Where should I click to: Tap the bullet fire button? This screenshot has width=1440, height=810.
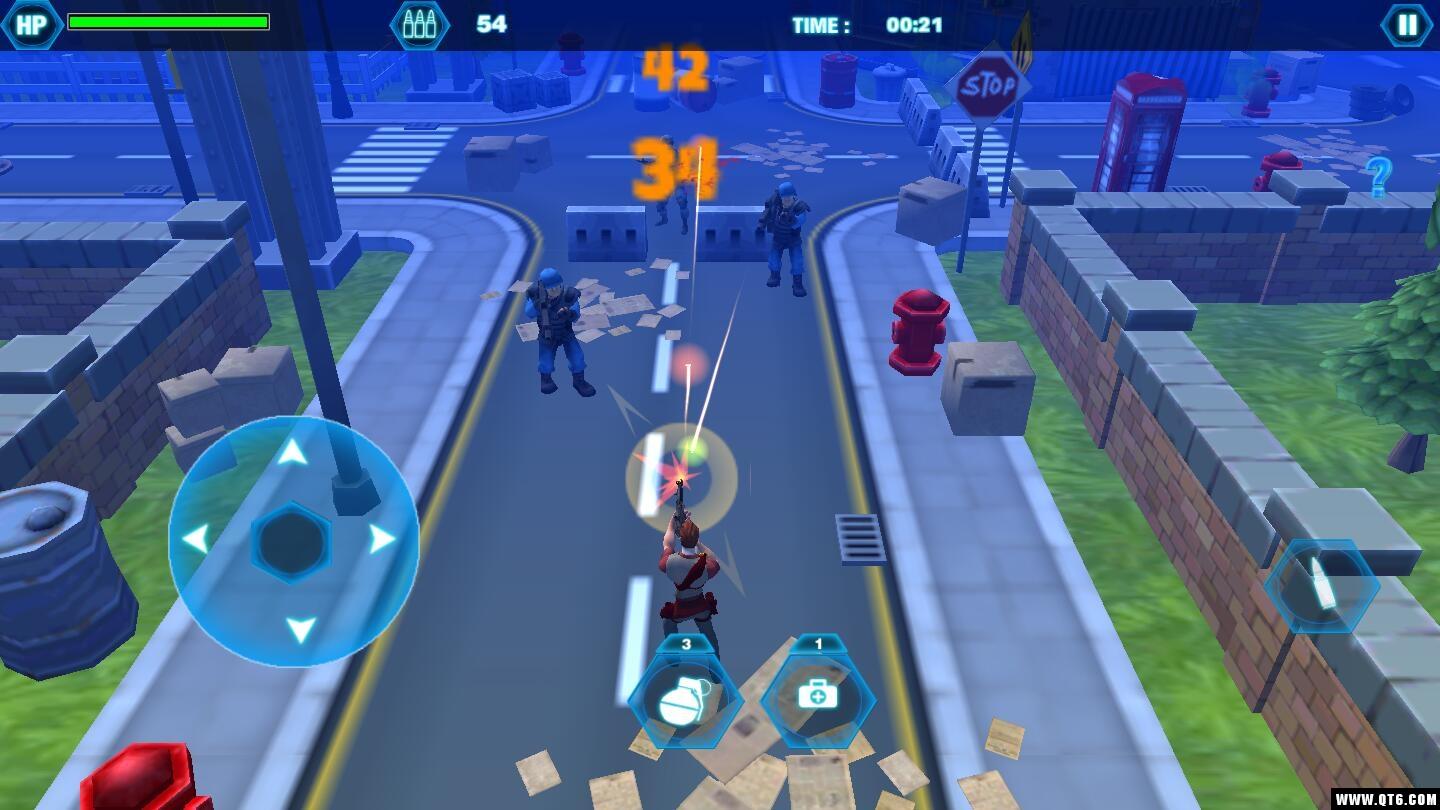click(x=1322, y=587)
